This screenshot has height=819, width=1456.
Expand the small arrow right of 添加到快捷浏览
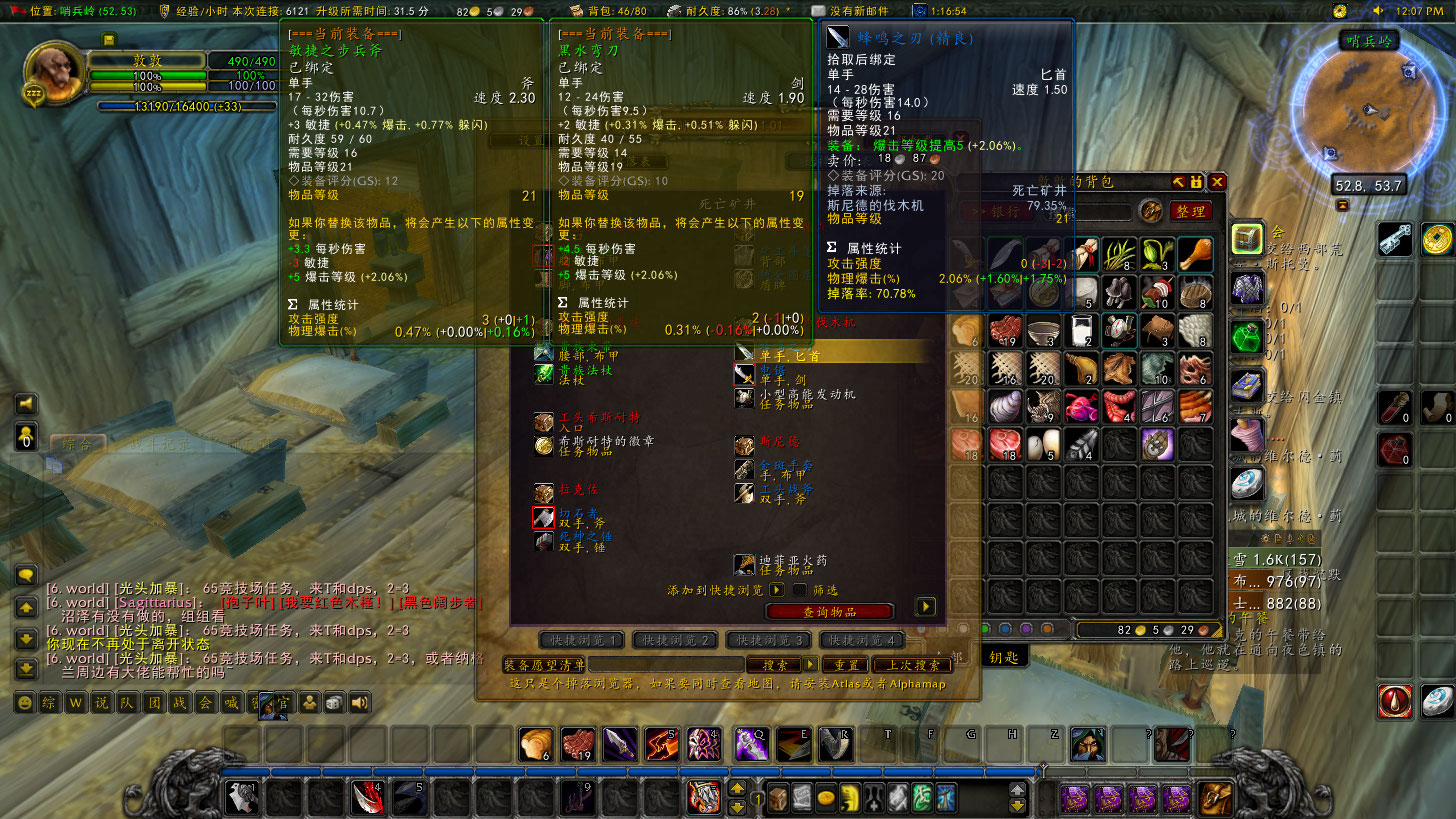(776, 590)
